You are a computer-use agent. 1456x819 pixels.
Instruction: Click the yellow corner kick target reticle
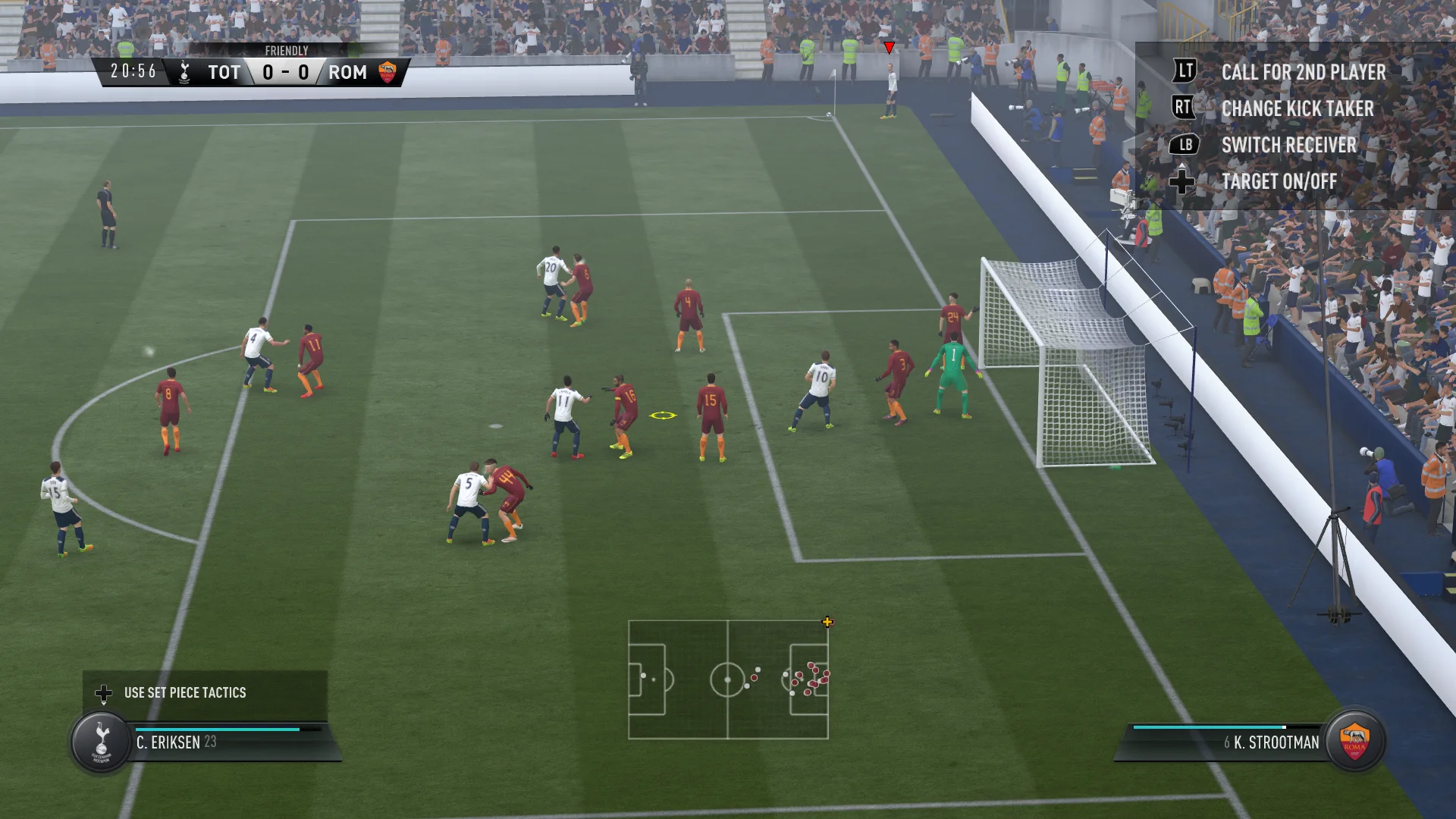click(x=663, y=415)
